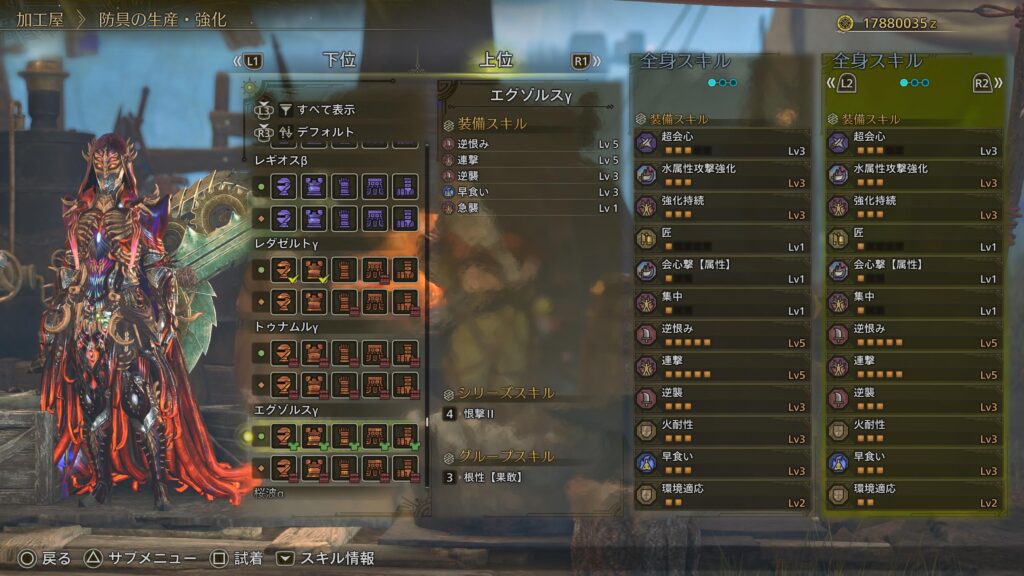Switch to the 上位 rank tab
This screenshot has width=1024, height=576.
pos(496,60)
